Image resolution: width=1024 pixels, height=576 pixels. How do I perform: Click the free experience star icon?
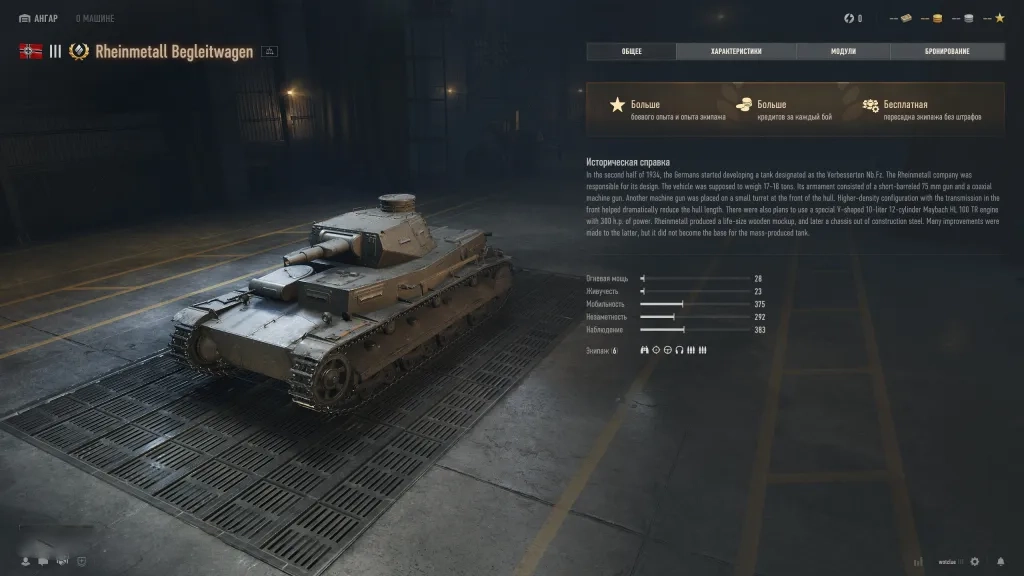[x=999, y=18]
